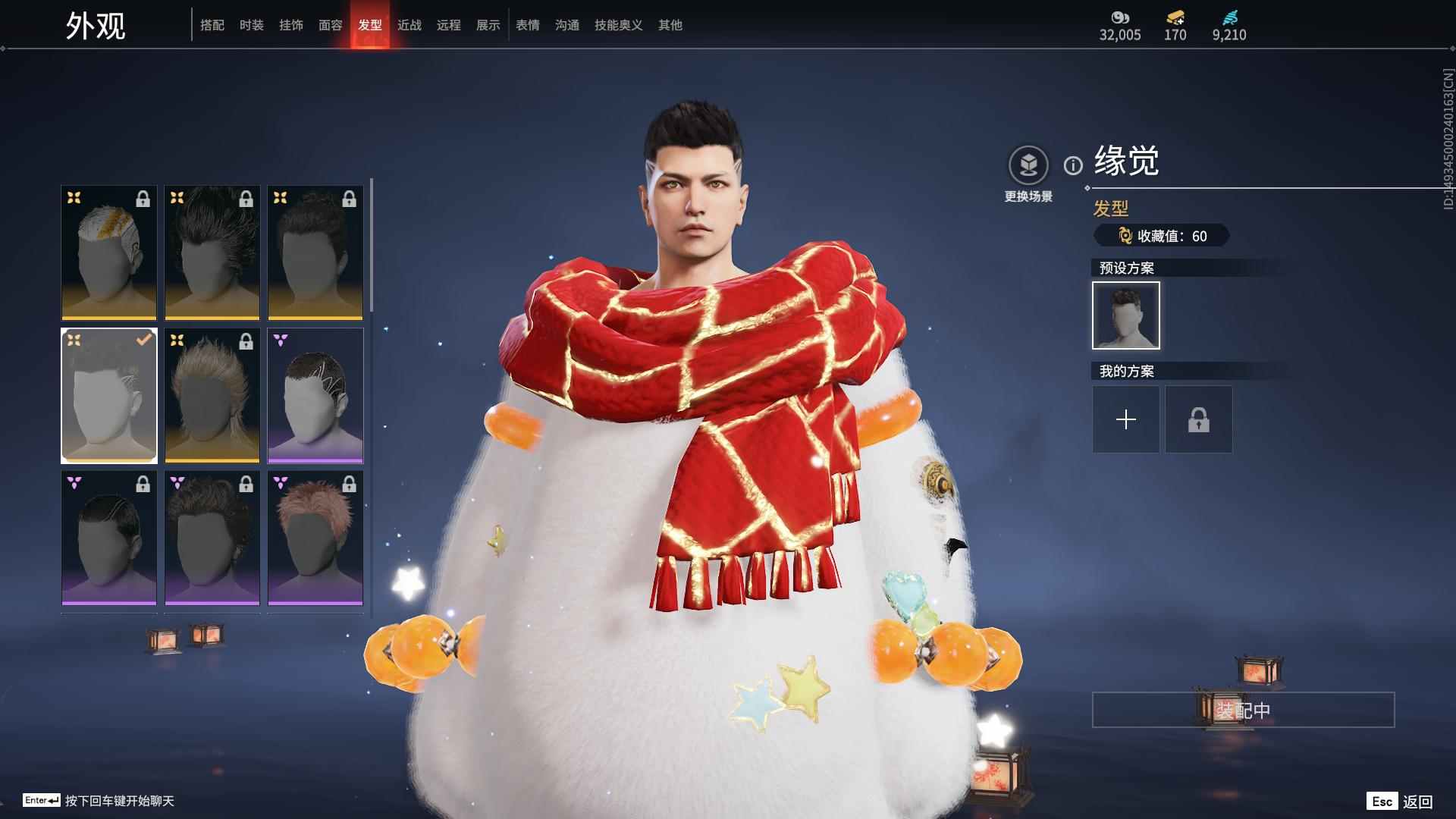
Task: Go to the 面容 tab
Action: click(331, 25)
